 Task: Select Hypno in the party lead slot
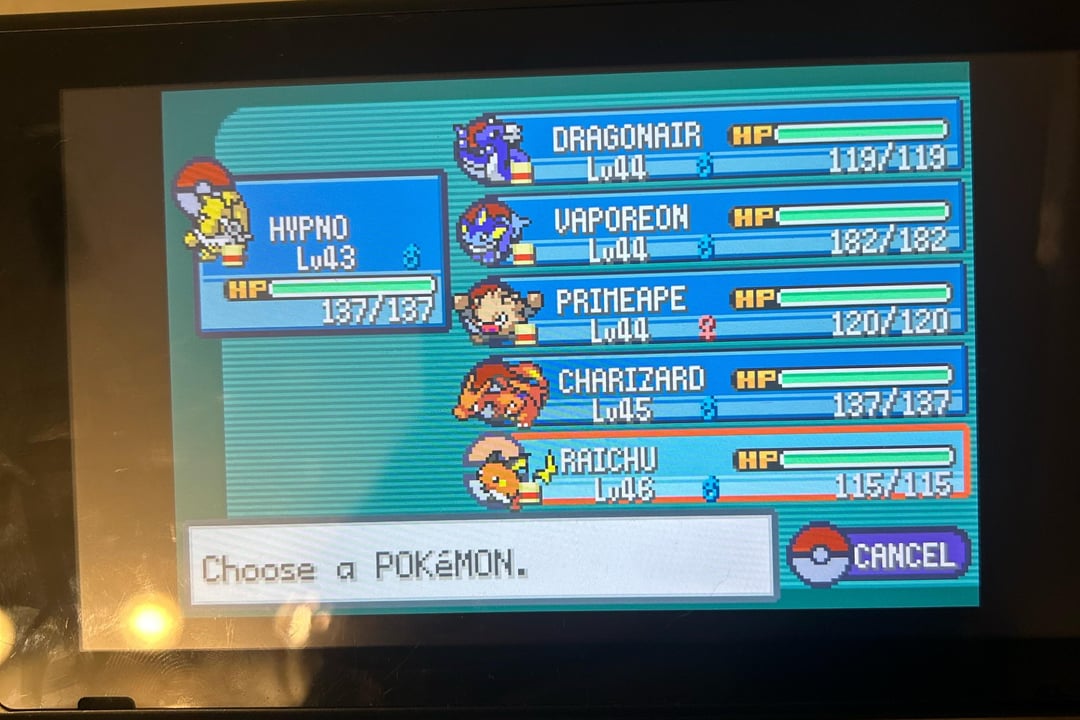pyautogui.click(x=322, y=250)
